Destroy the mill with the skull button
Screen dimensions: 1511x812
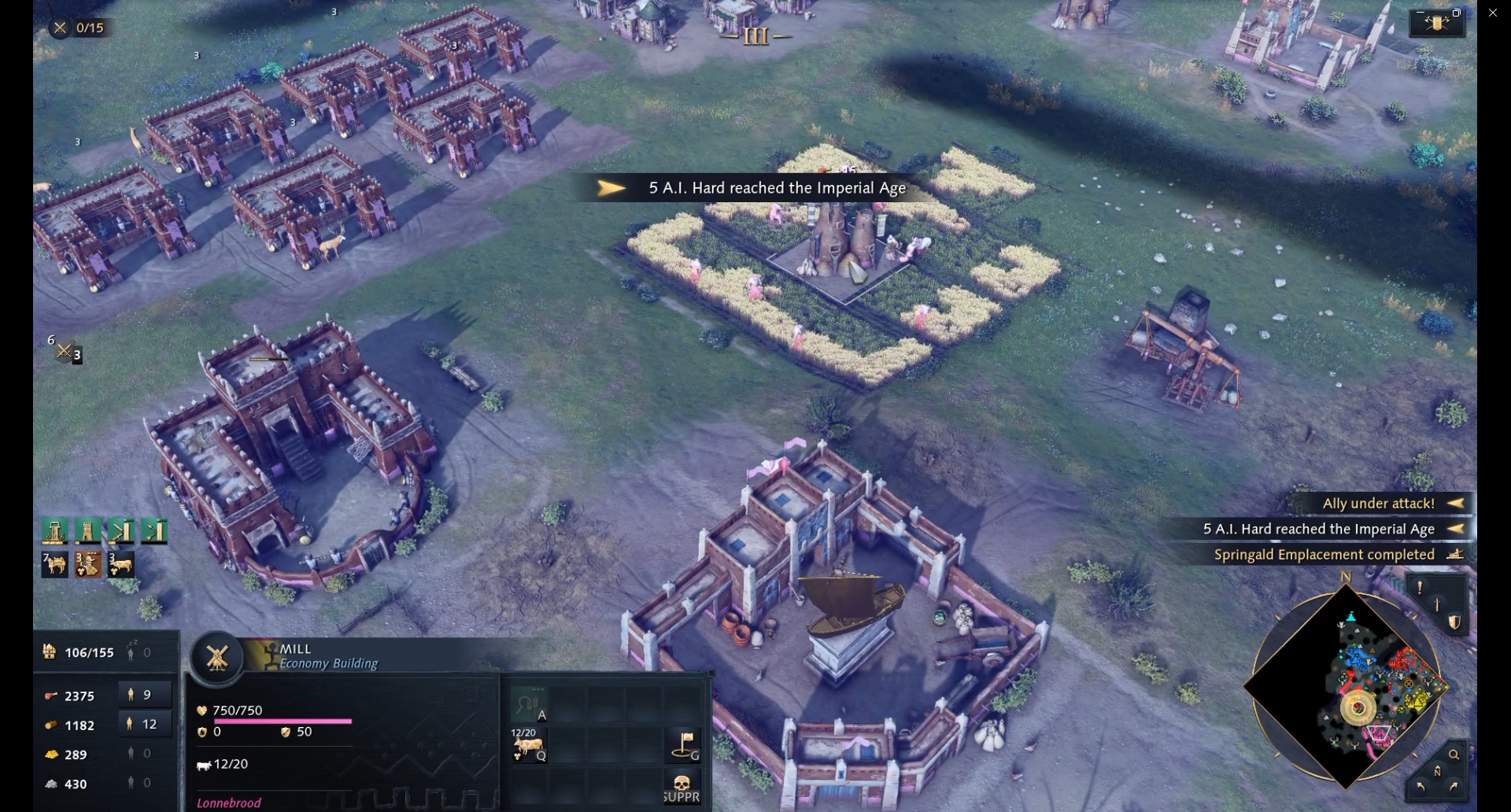pyautogui.click(x=682, y=786)
